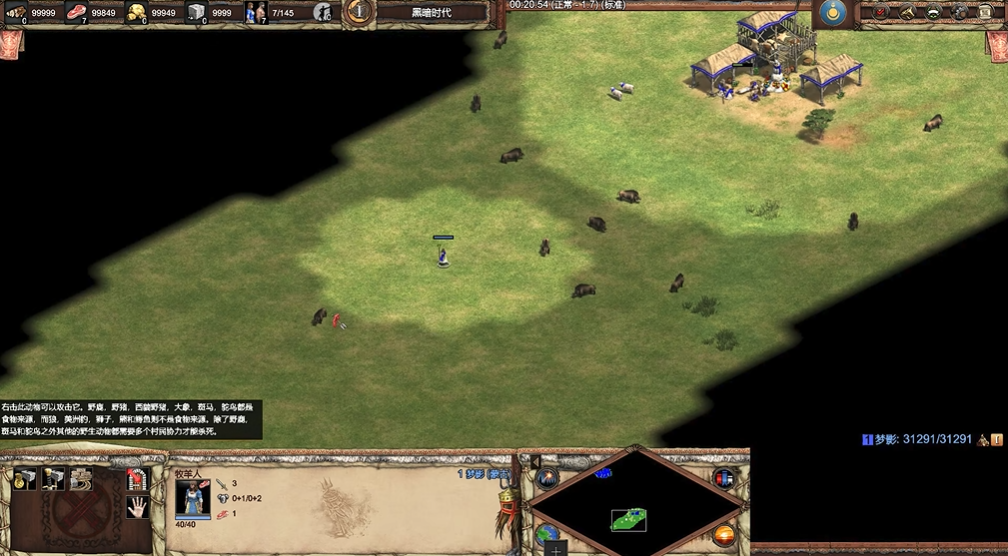The height and width of the screenshot is (556, 1008).
Task: Open objectives with red checkmark icon
Action: [881, 12]
